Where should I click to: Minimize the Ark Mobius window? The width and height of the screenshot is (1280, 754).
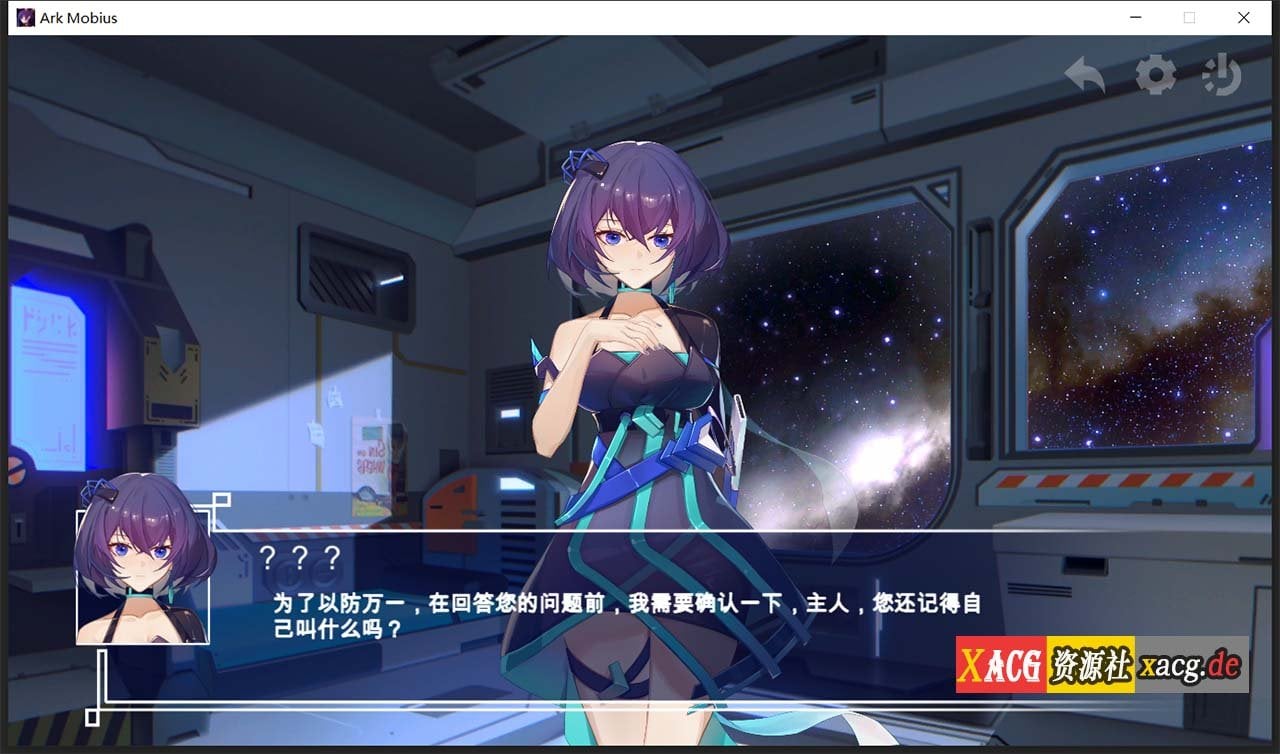click(1135, 17)
